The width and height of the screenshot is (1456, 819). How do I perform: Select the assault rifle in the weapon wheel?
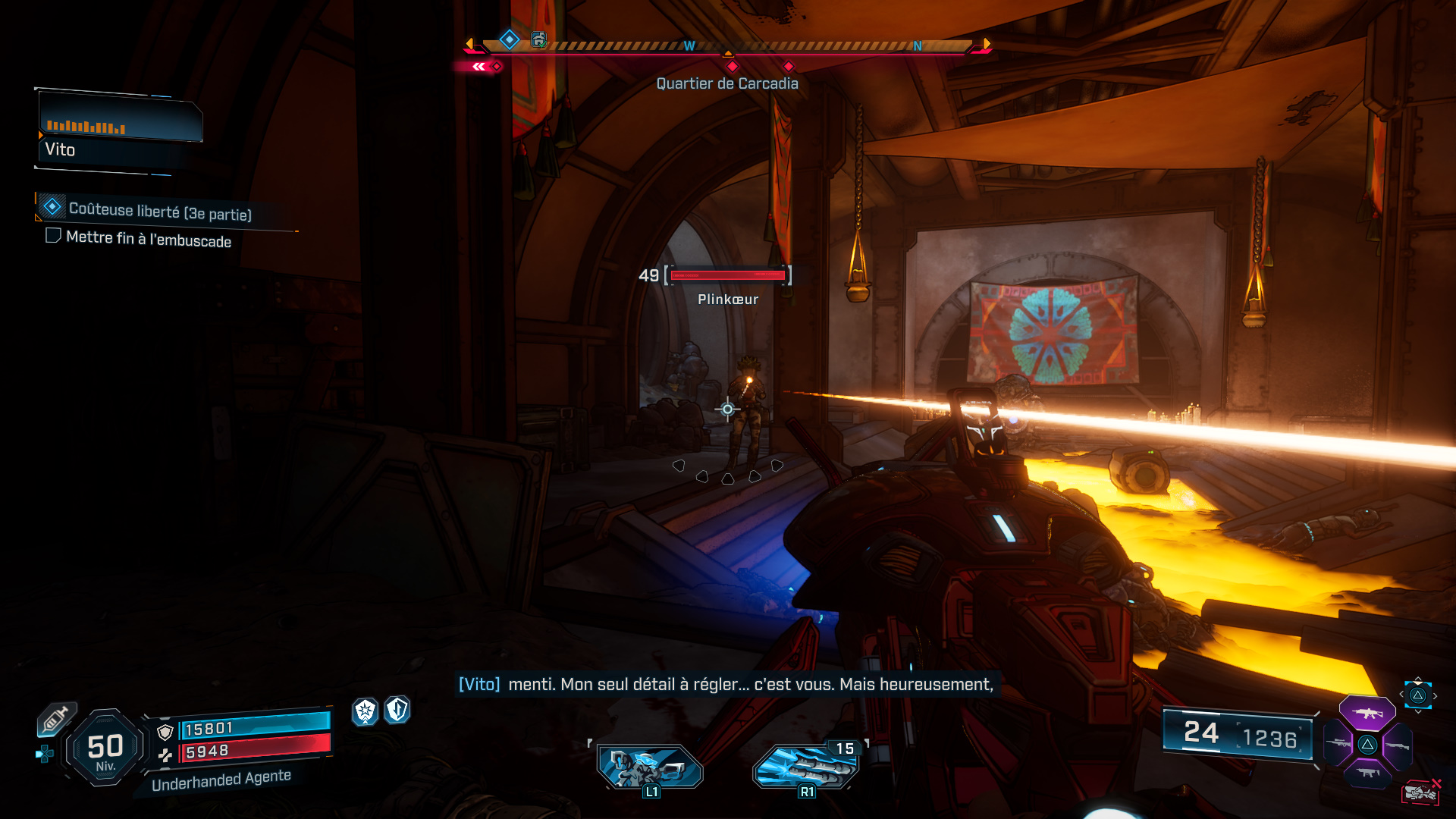pos(1367,713)
